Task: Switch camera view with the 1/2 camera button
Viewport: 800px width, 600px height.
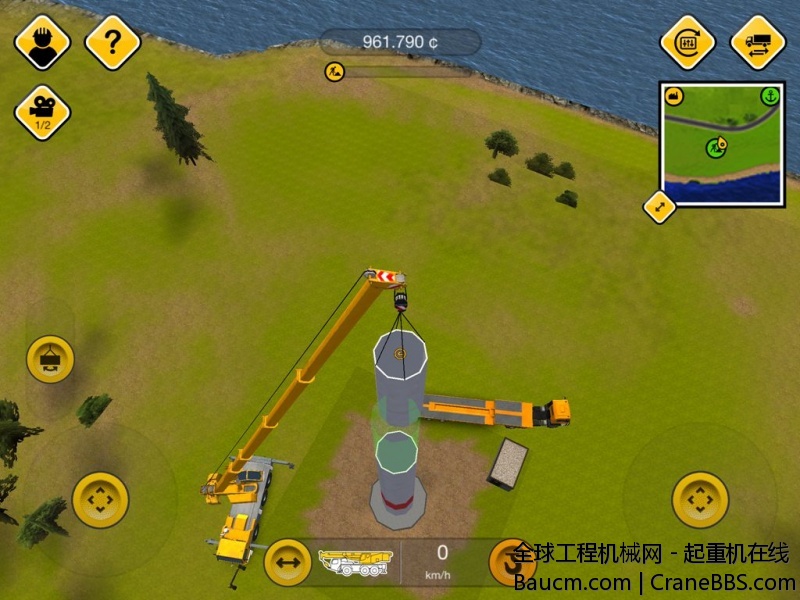Action: (42, 113)
